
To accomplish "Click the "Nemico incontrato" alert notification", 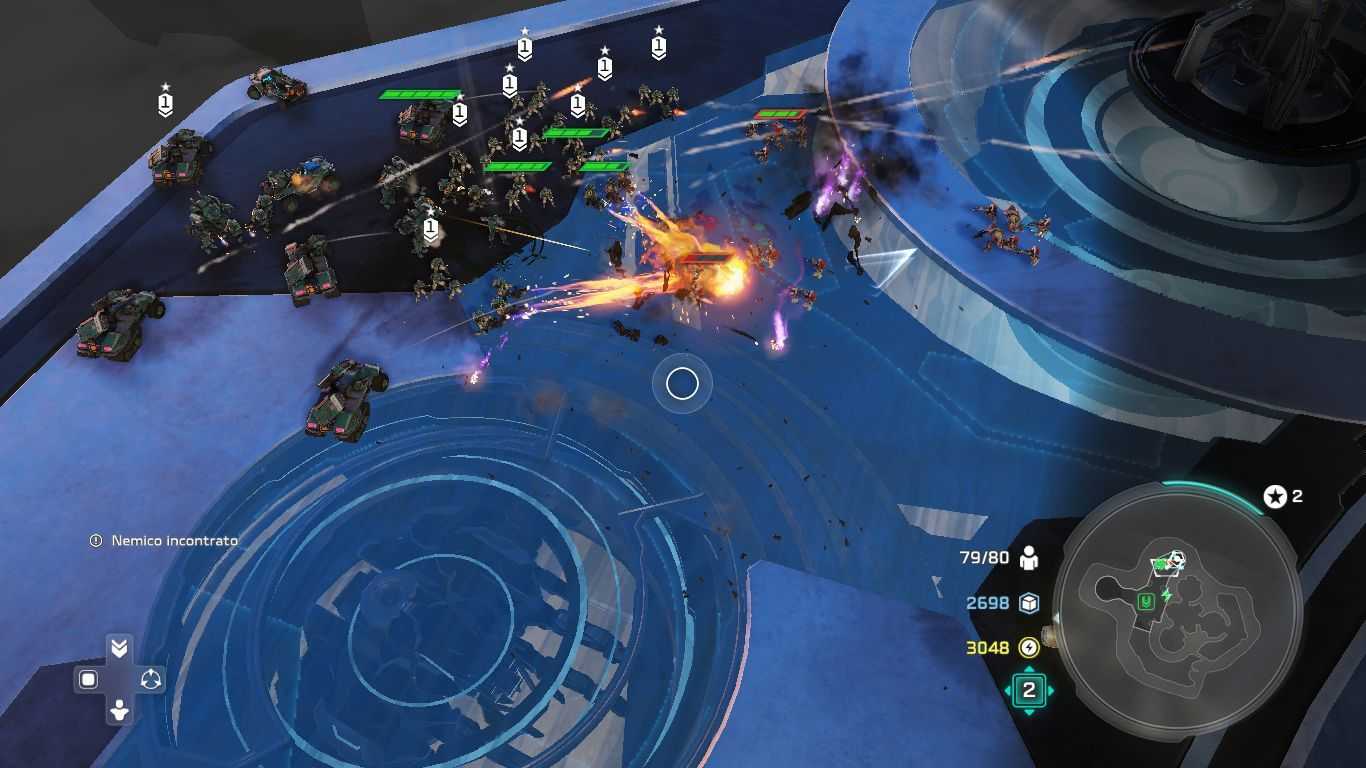I will (165, 541).
